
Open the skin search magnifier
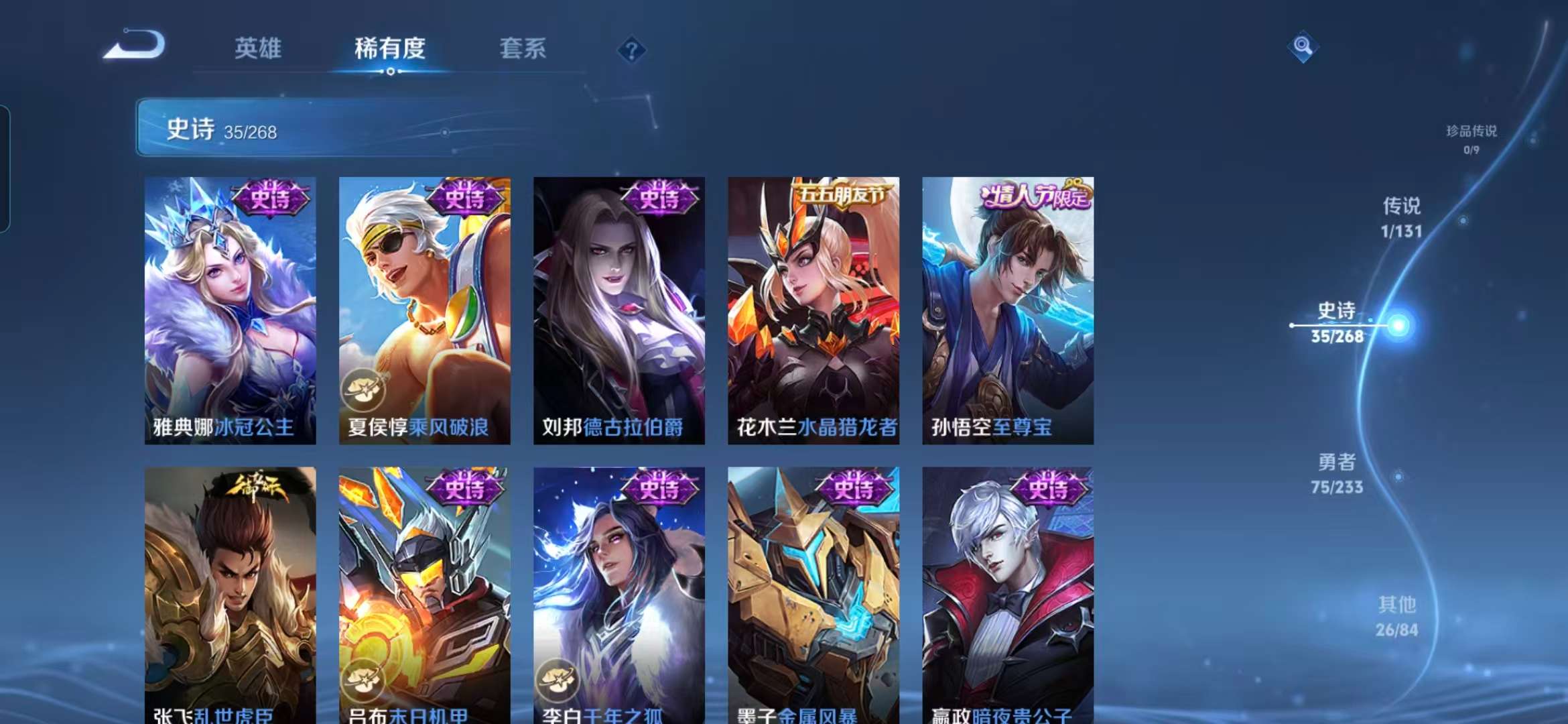(1303, 46)
